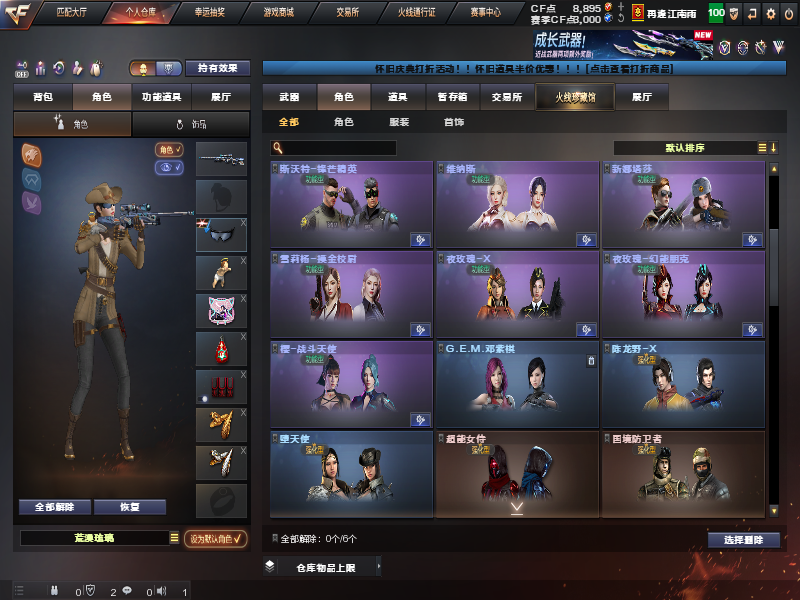
Task: Switch to the 功能道具 function items tab
Action: pyautogui.click(x=160, y=97)
